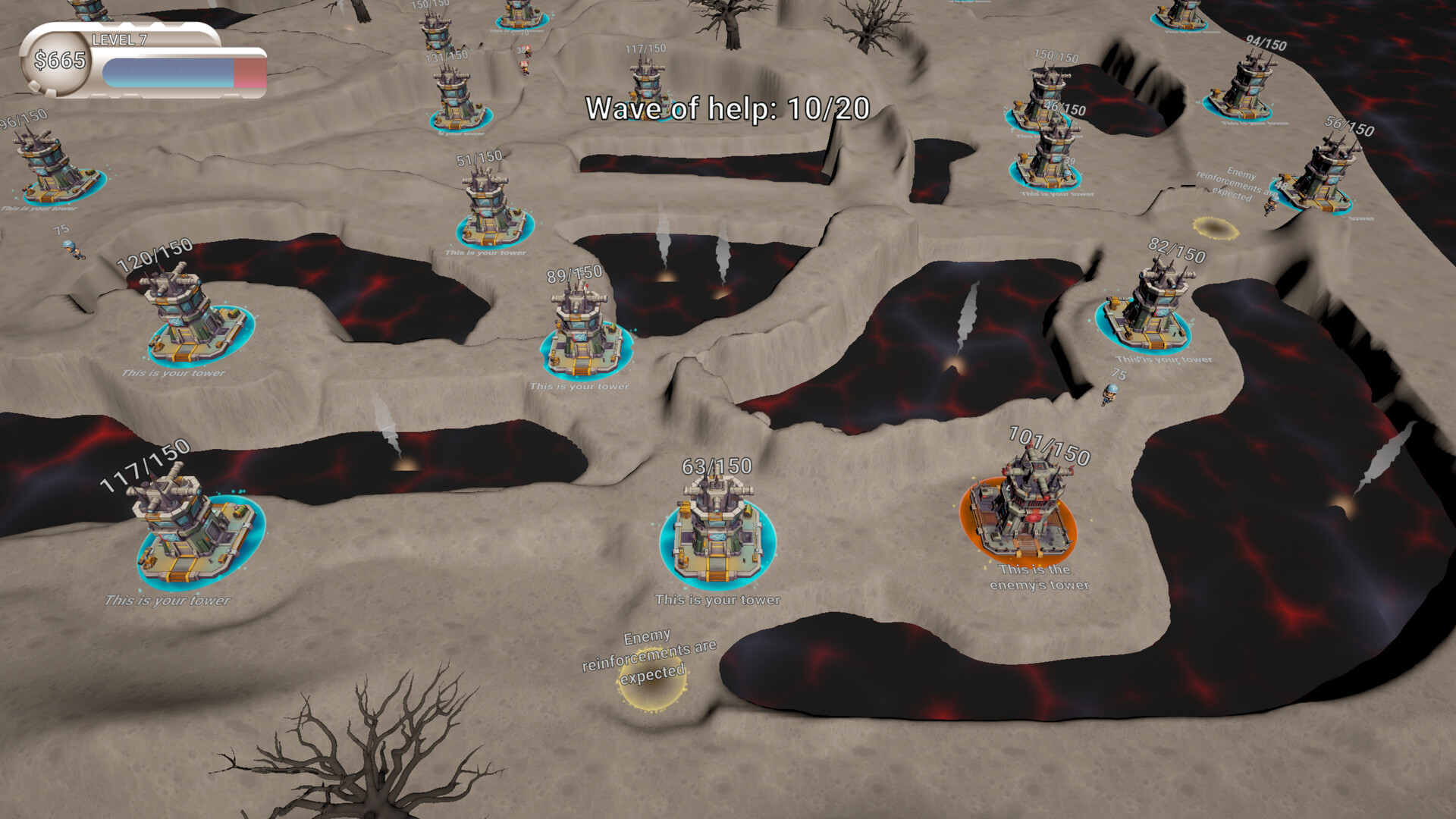This screenshot has width=1456, height=819.
Task: Choose the tower showing 56/150
Action: pyautogui.click(x=1316, y=178)
